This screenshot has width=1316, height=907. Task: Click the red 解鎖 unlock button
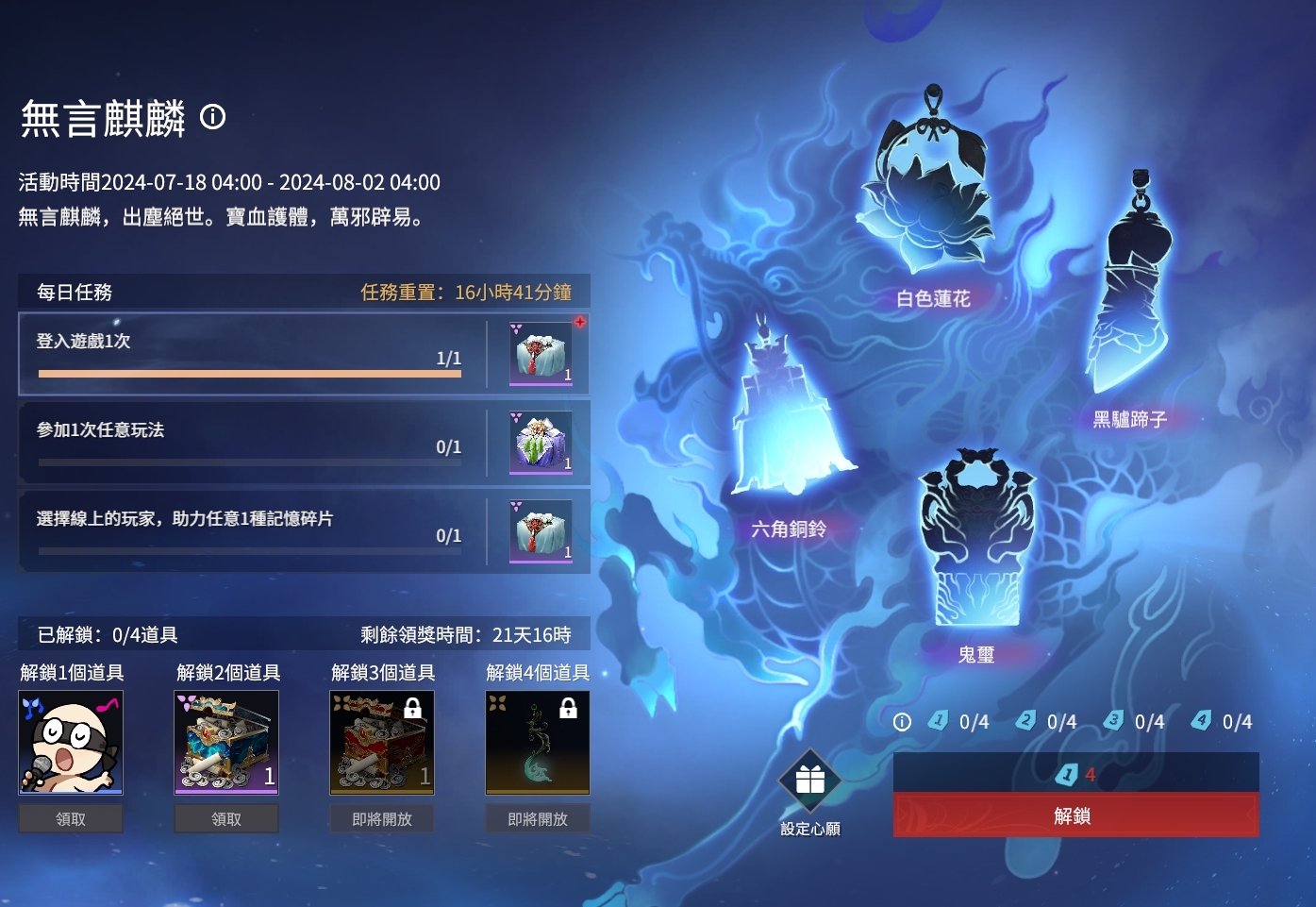point(1075,815)
